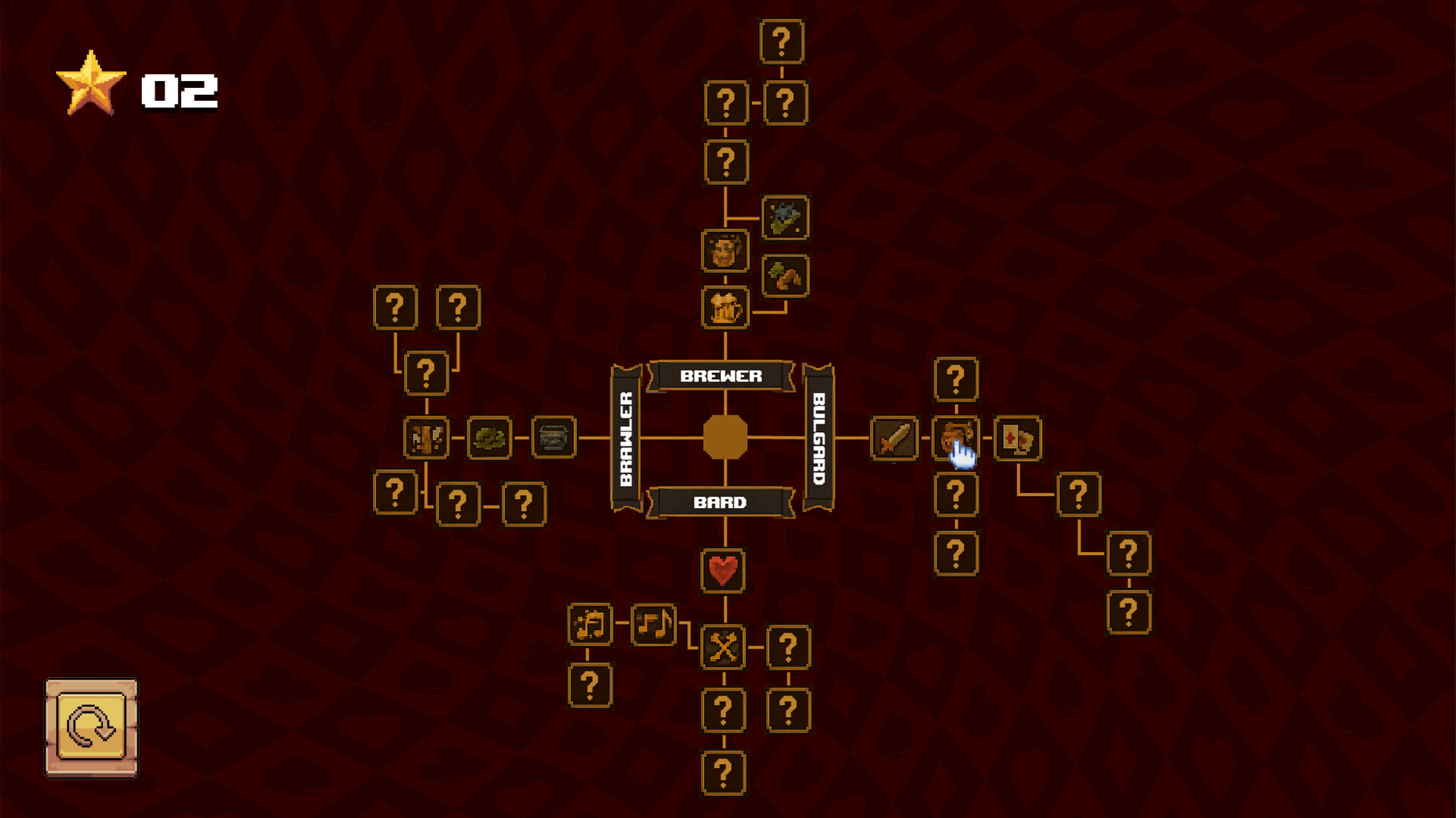1456x818 pixels.
Task: Select the sword skill in the Bulgard branch
Action: pos(895,438)
